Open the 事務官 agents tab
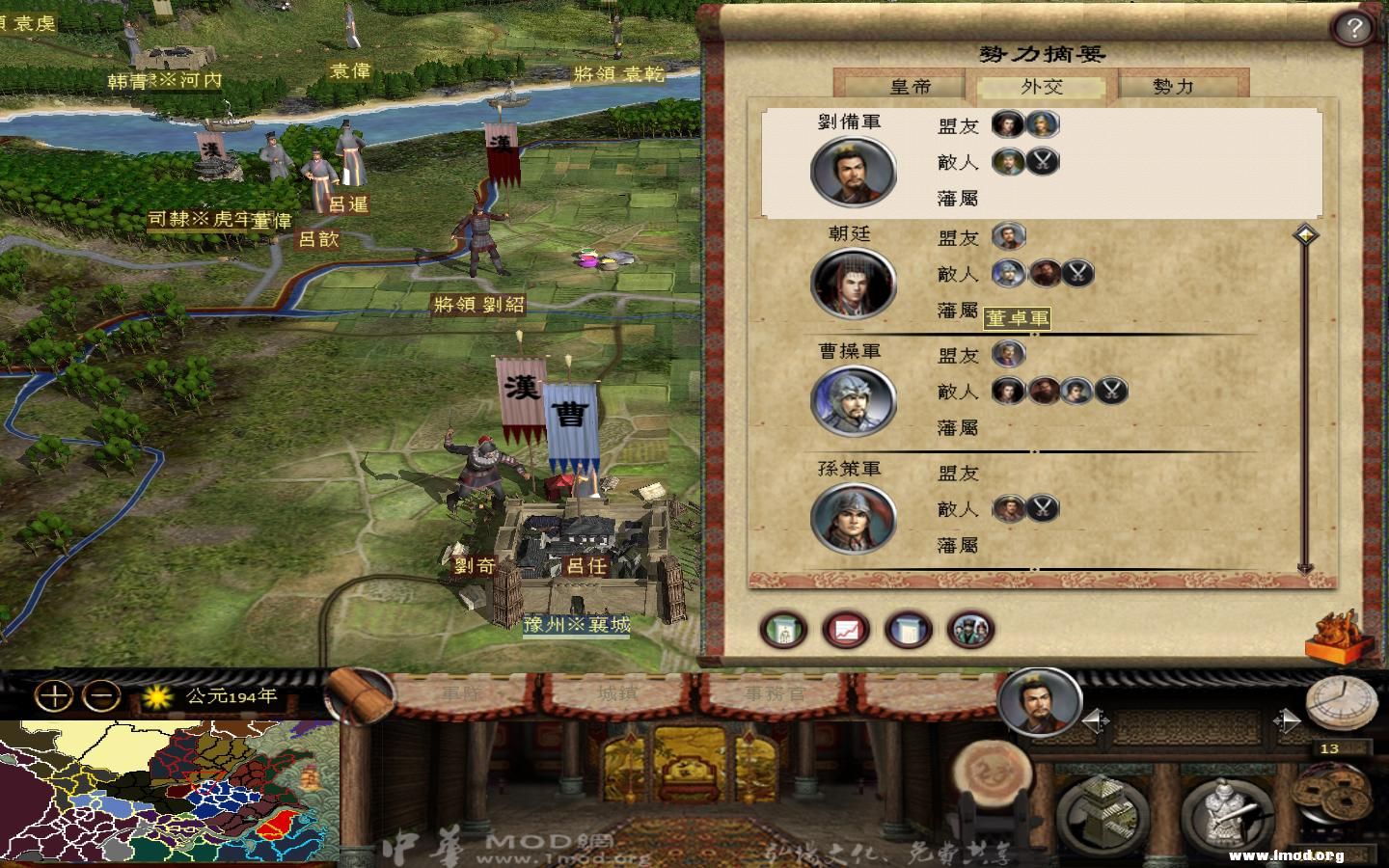Viewport: 1389px width, 868px height. point(774,692)
